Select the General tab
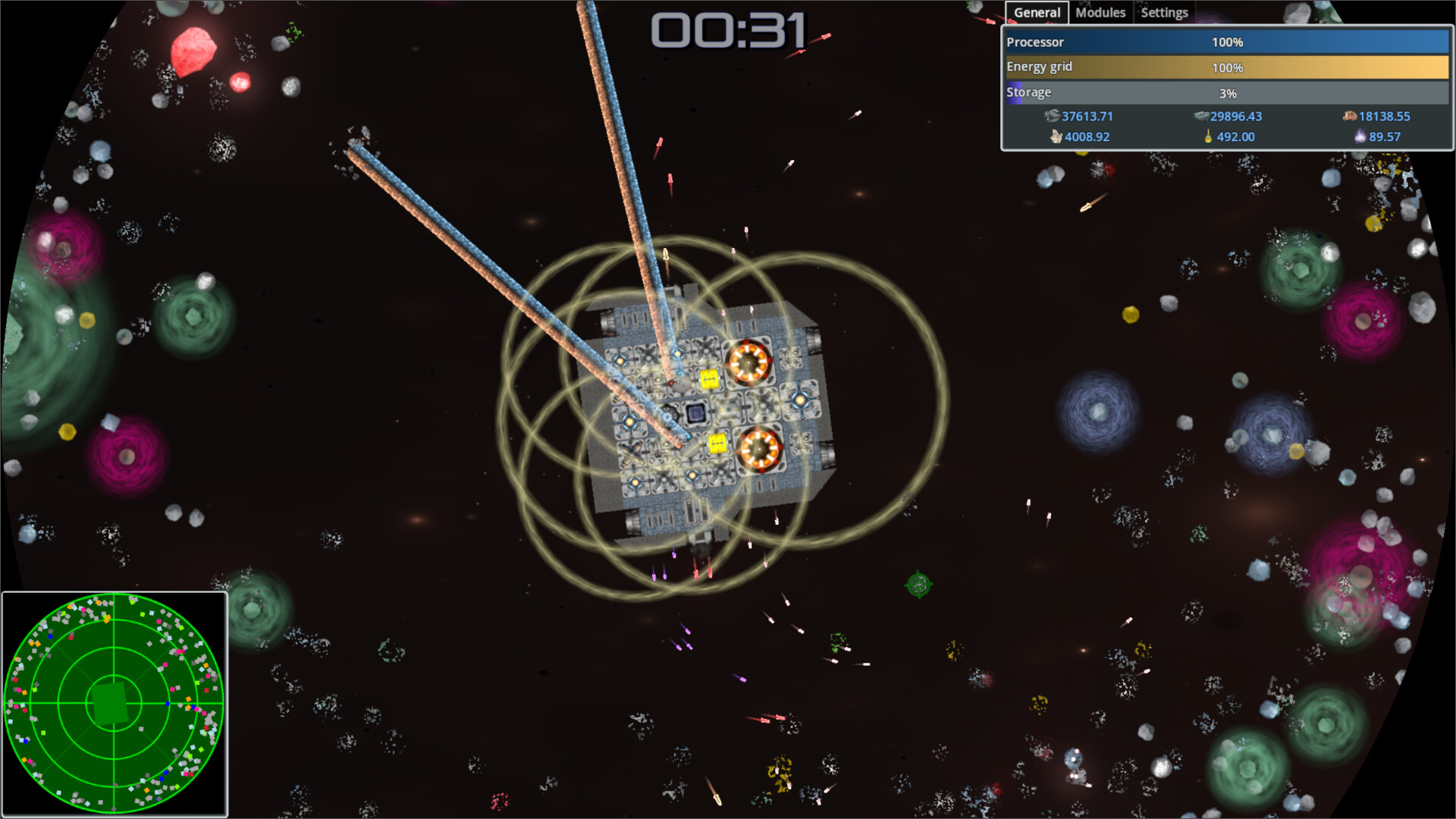Viewport: 1456px width, 819px height. point(1037,12)
